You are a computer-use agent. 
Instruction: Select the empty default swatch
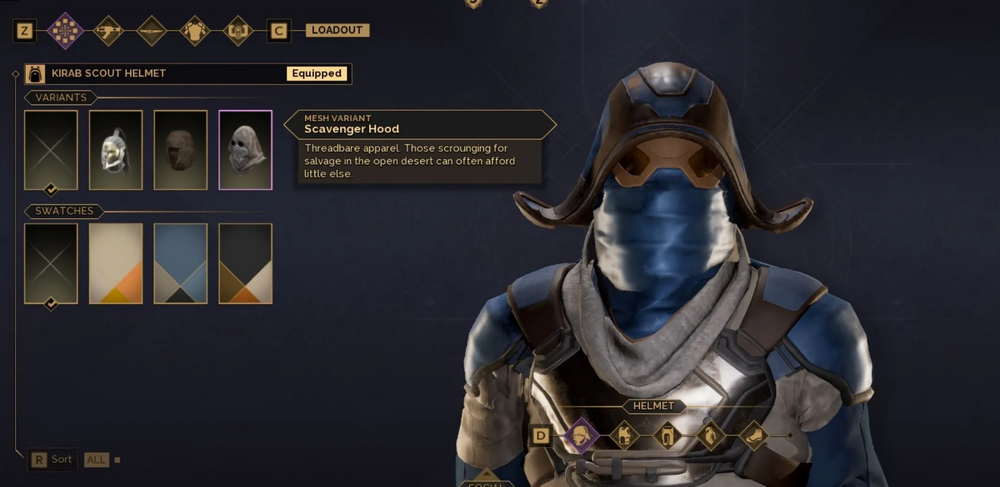coord(51,263)
